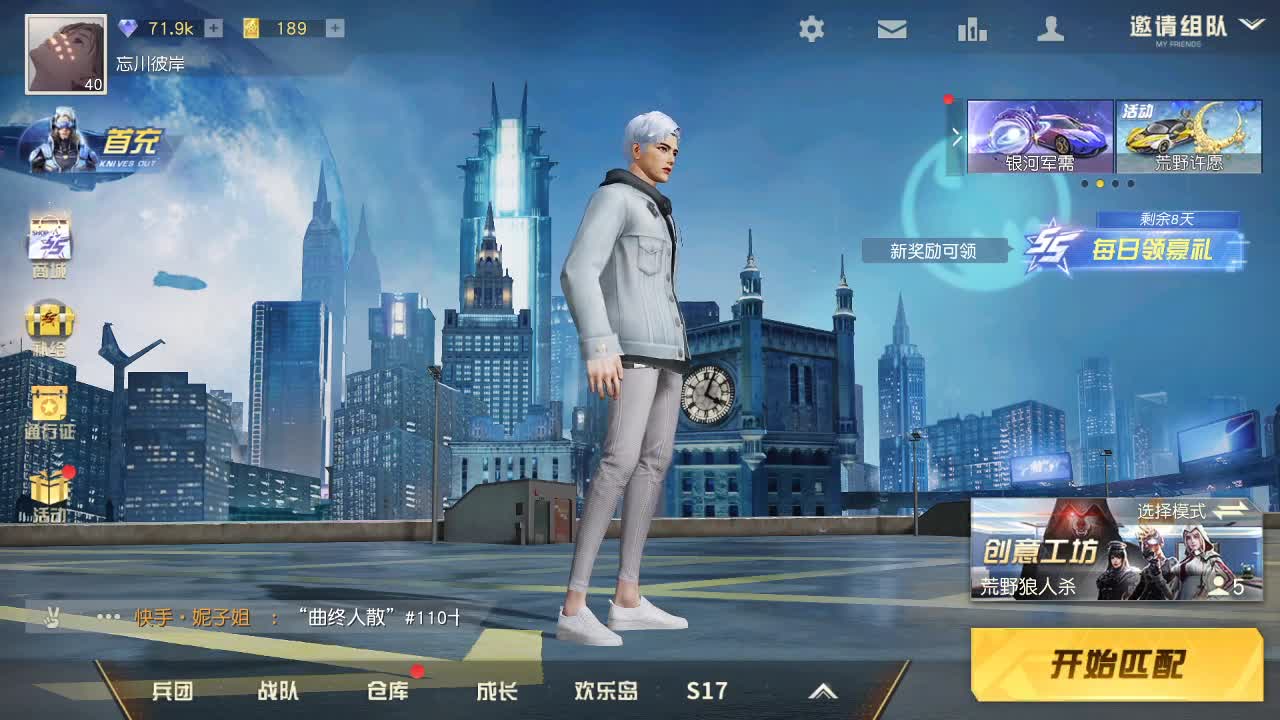Open the 欢乐岛 tab
Viewport: 1280px width, 720px height.
click(607, 690)
